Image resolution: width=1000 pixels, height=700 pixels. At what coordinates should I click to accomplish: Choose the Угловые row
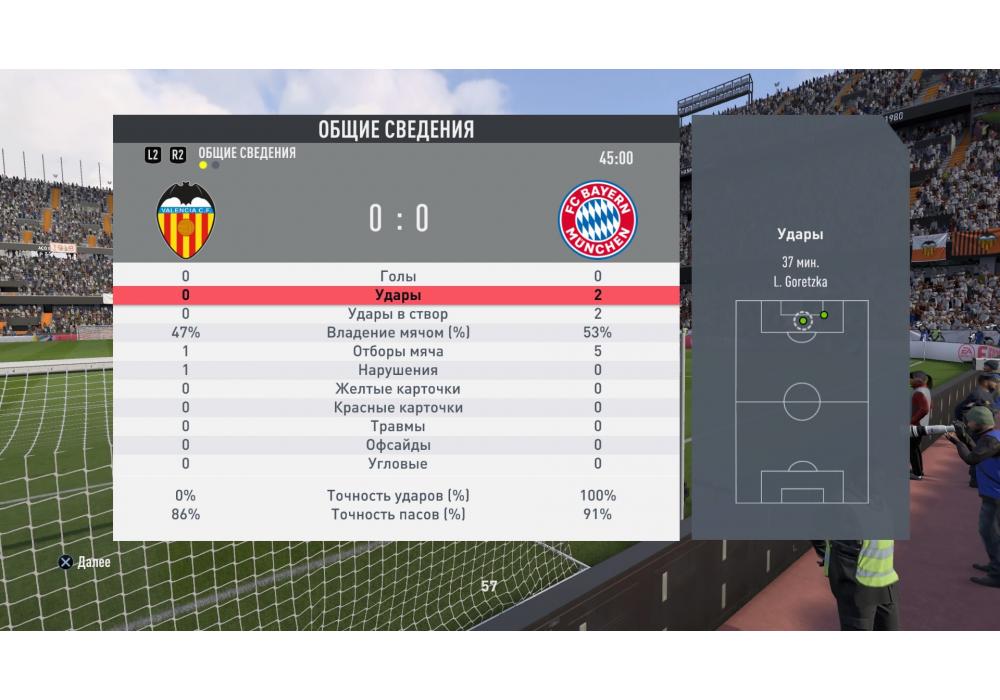(398, 464)
